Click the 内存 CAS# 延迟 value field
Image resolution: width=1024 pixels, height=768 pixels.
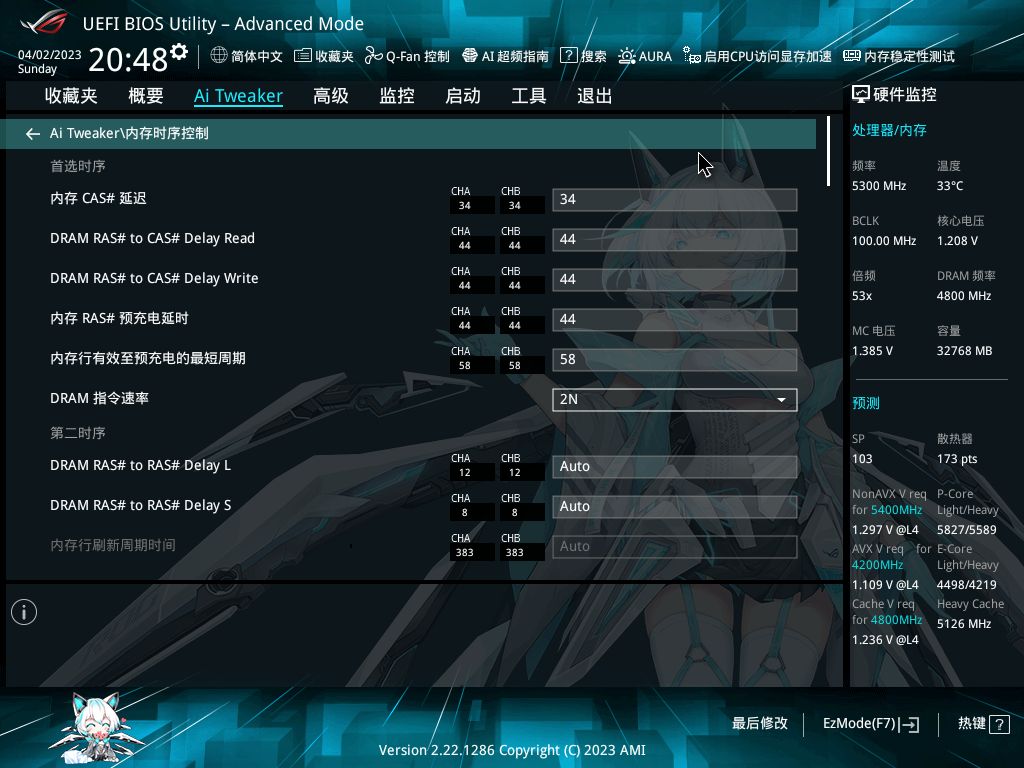coord(674,199)
